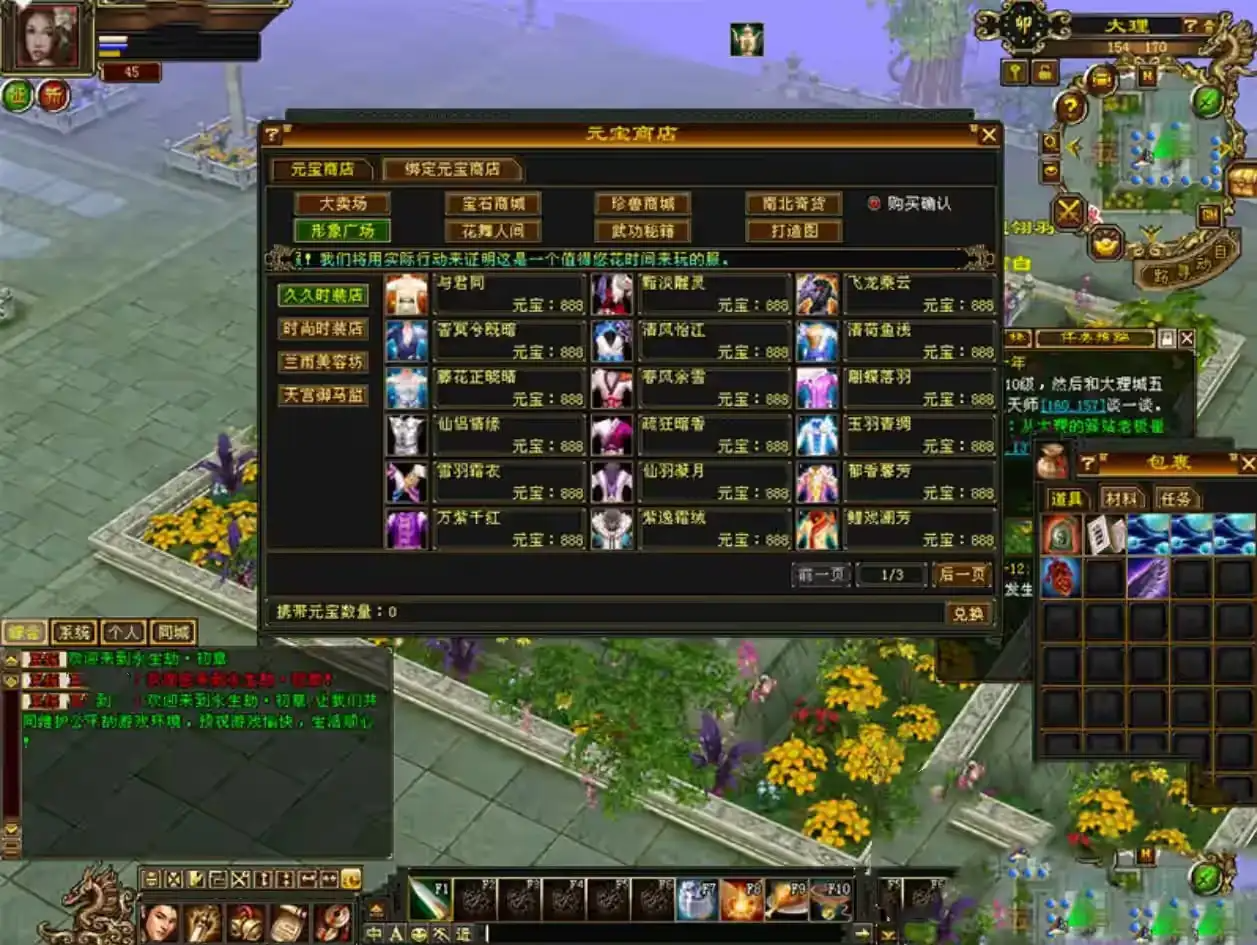Choose the 打造图 category

pos(793,231)
